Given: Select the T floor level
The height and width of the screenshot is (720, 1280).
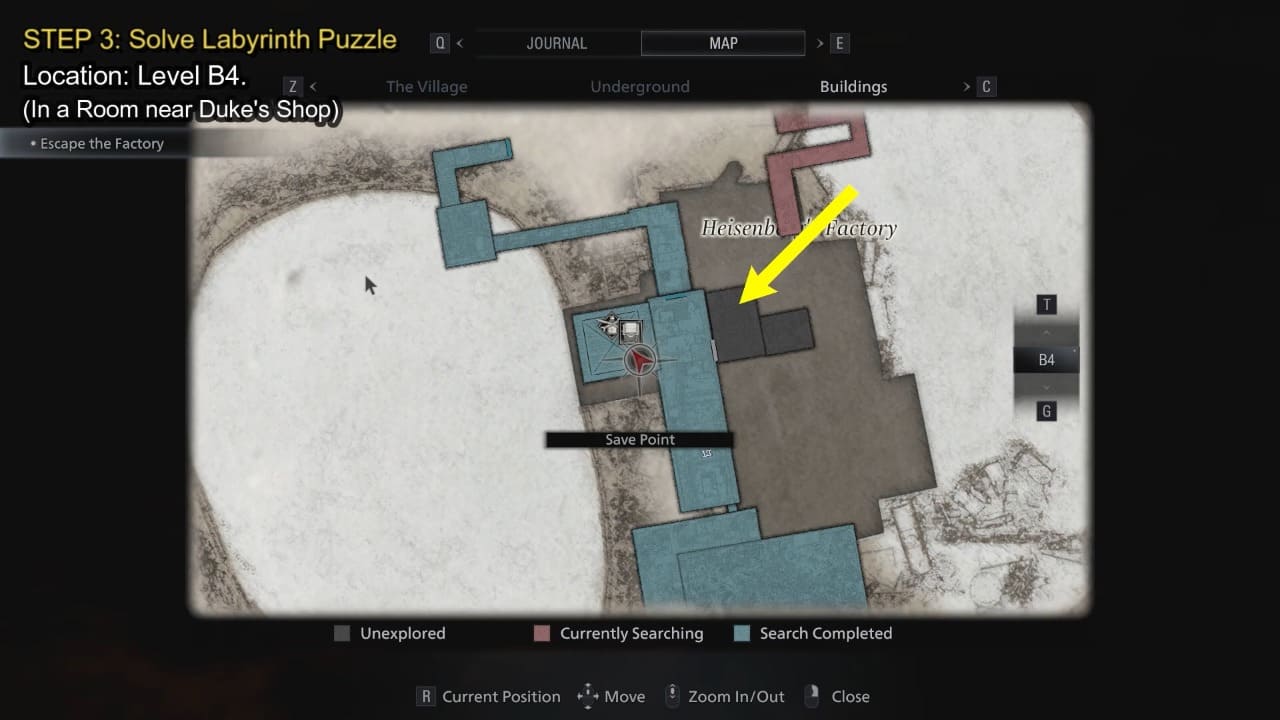Looking at the screenshot, I should click(x=1046, y=304).
